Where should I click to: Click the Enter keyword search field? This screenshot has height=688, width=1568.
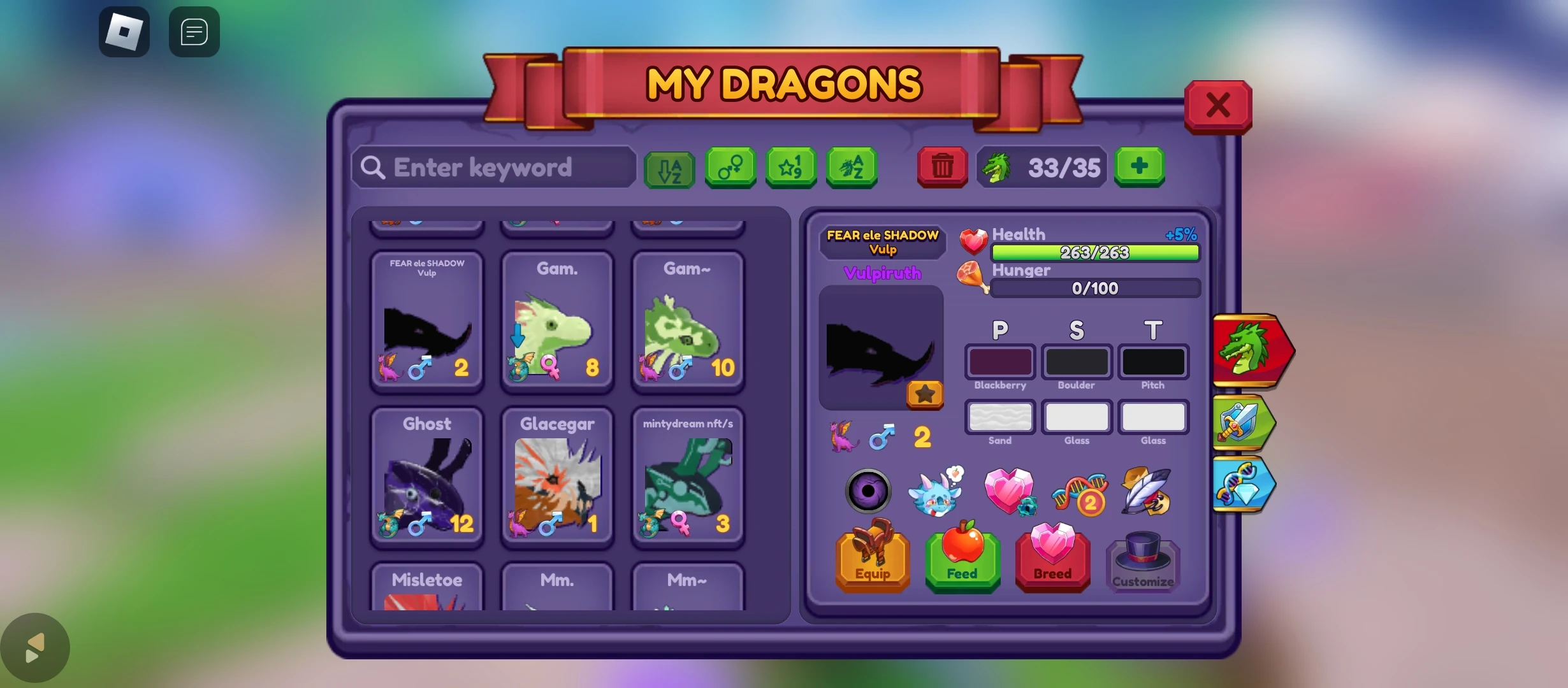click(494, 167)
